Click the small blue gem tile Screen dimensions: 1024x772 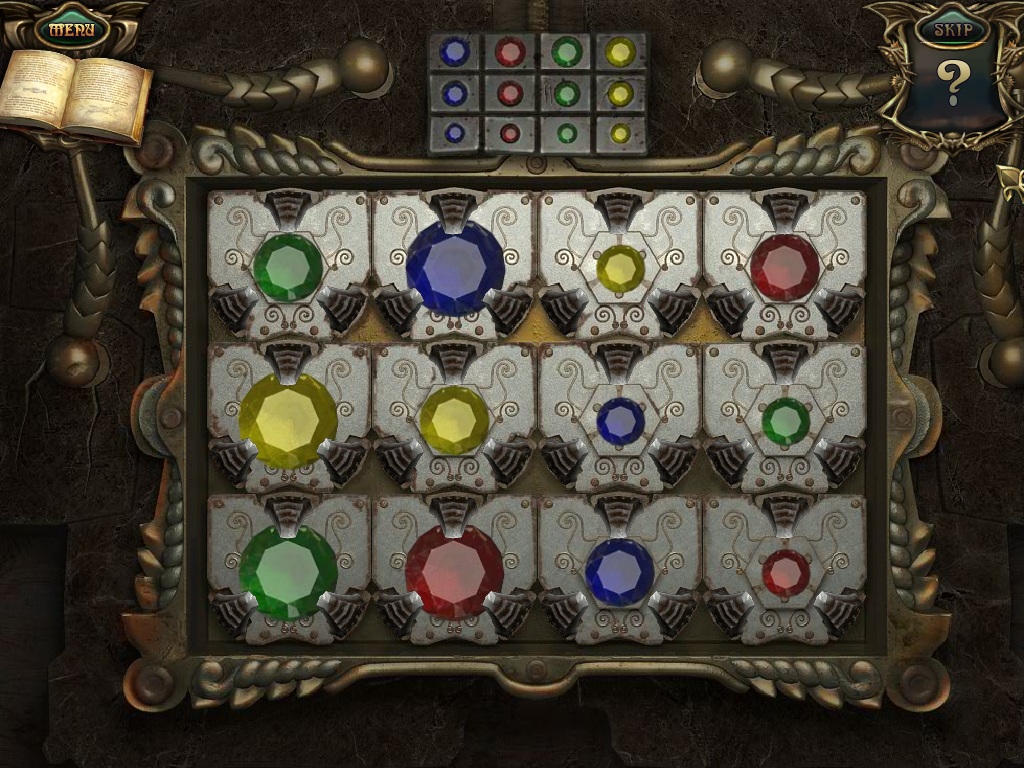click(x=621, y=421)
